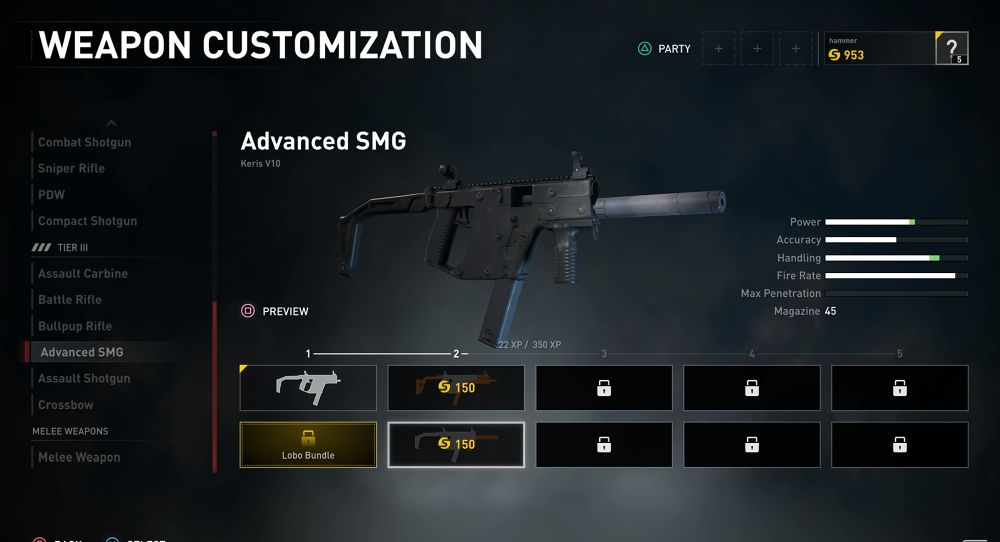
Task: Switch to the Assault Shotgun
Action: coord(84,378)
